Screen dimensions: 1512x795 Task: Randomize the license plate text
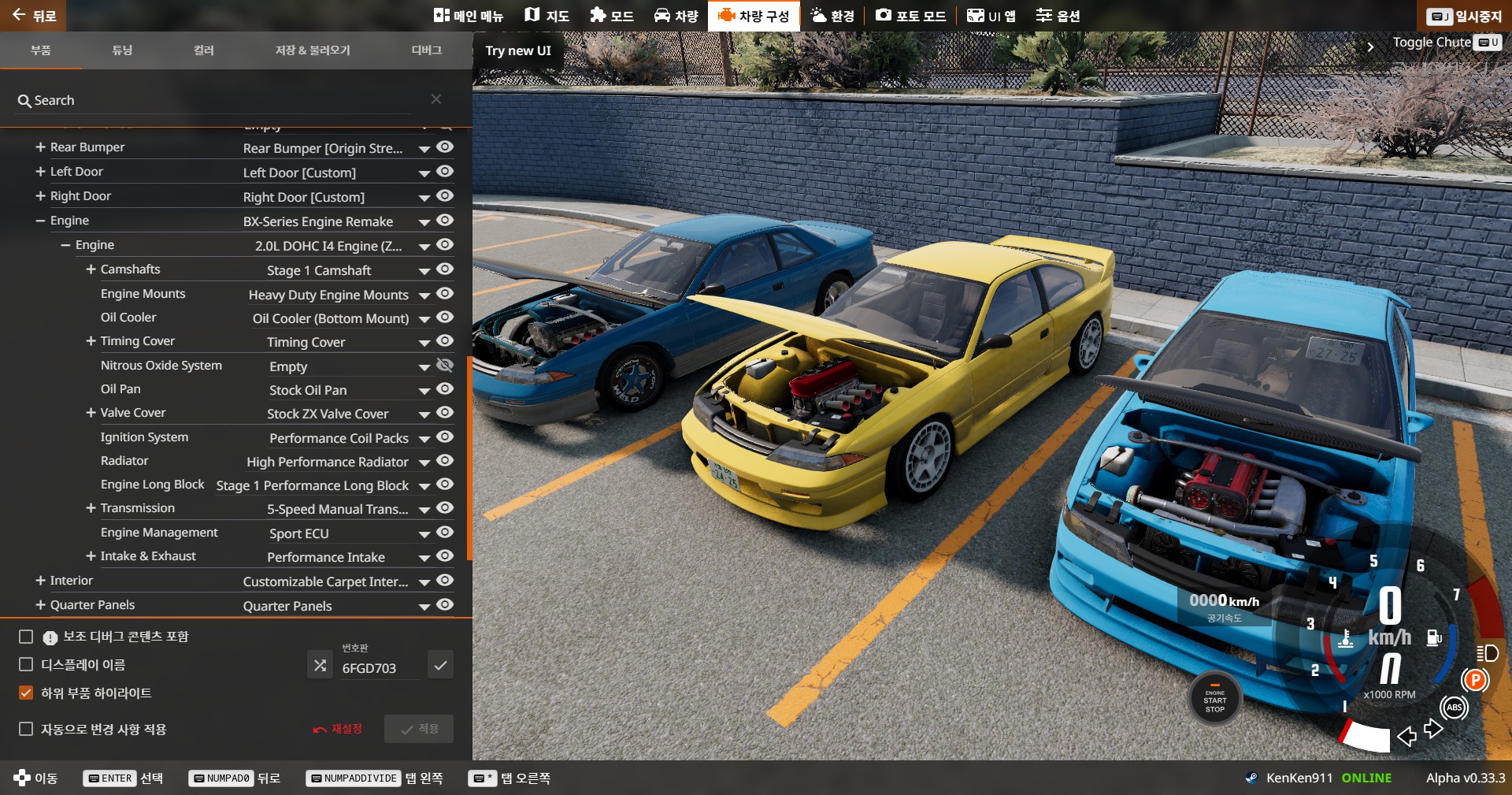[x=320, y=665]
